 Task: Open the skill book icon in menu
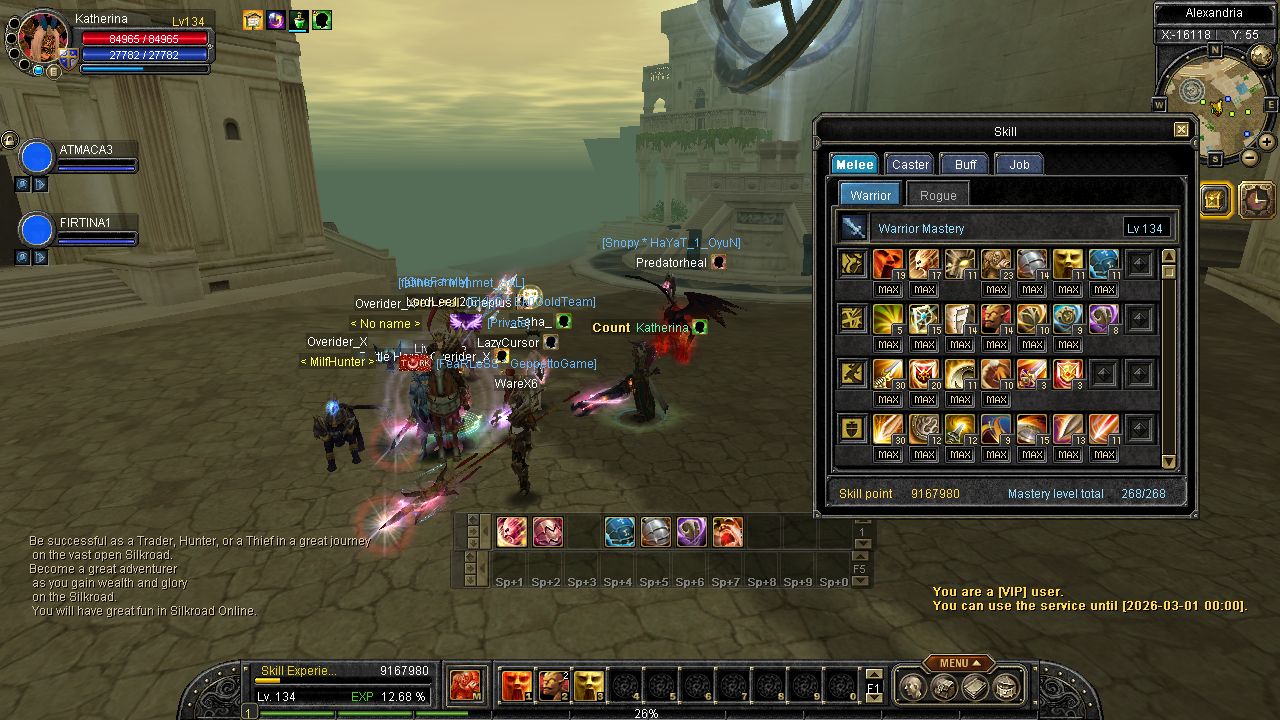point(975,687)
